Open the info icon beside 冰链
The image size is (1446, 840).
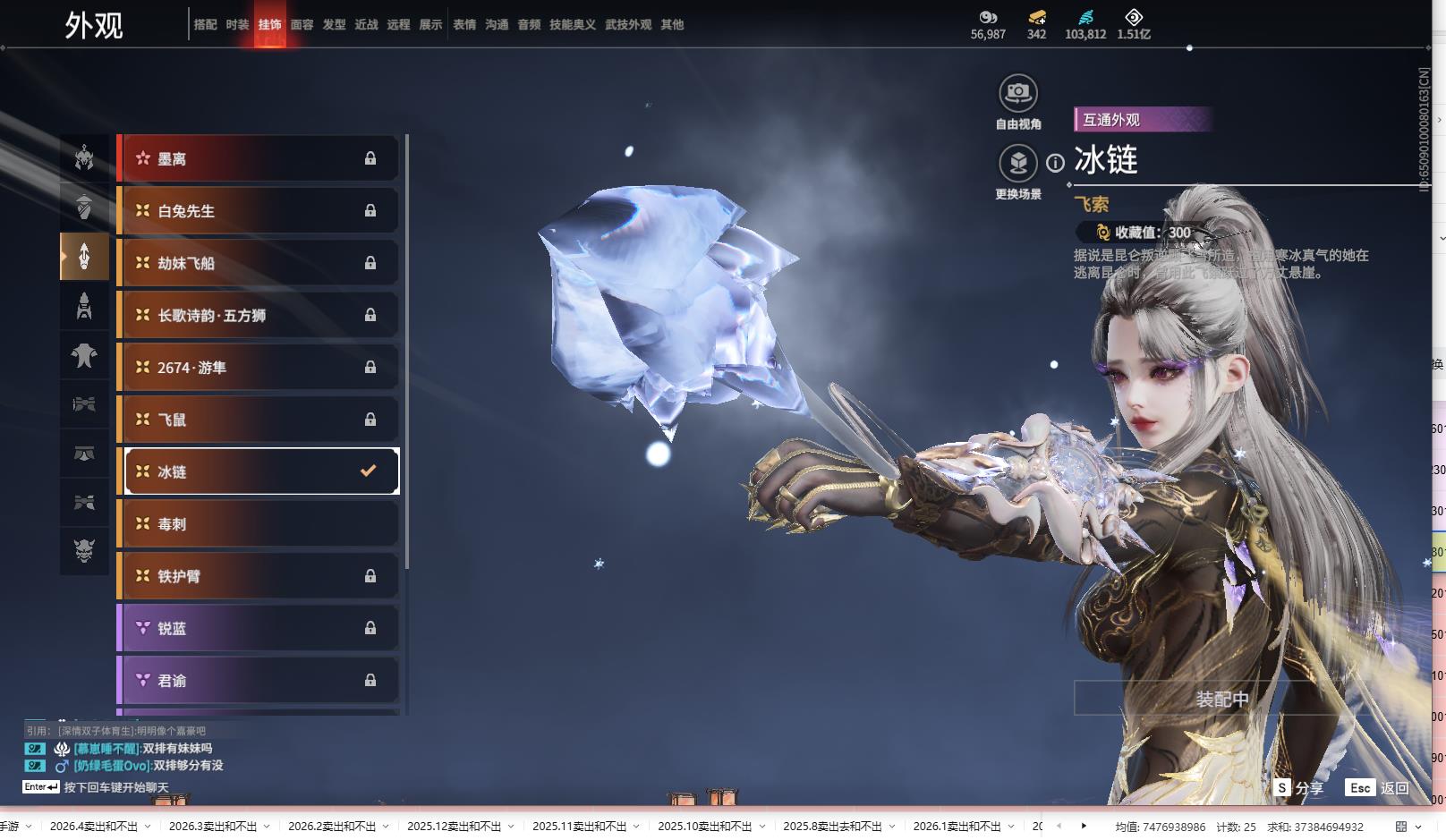click(1056, 163)
